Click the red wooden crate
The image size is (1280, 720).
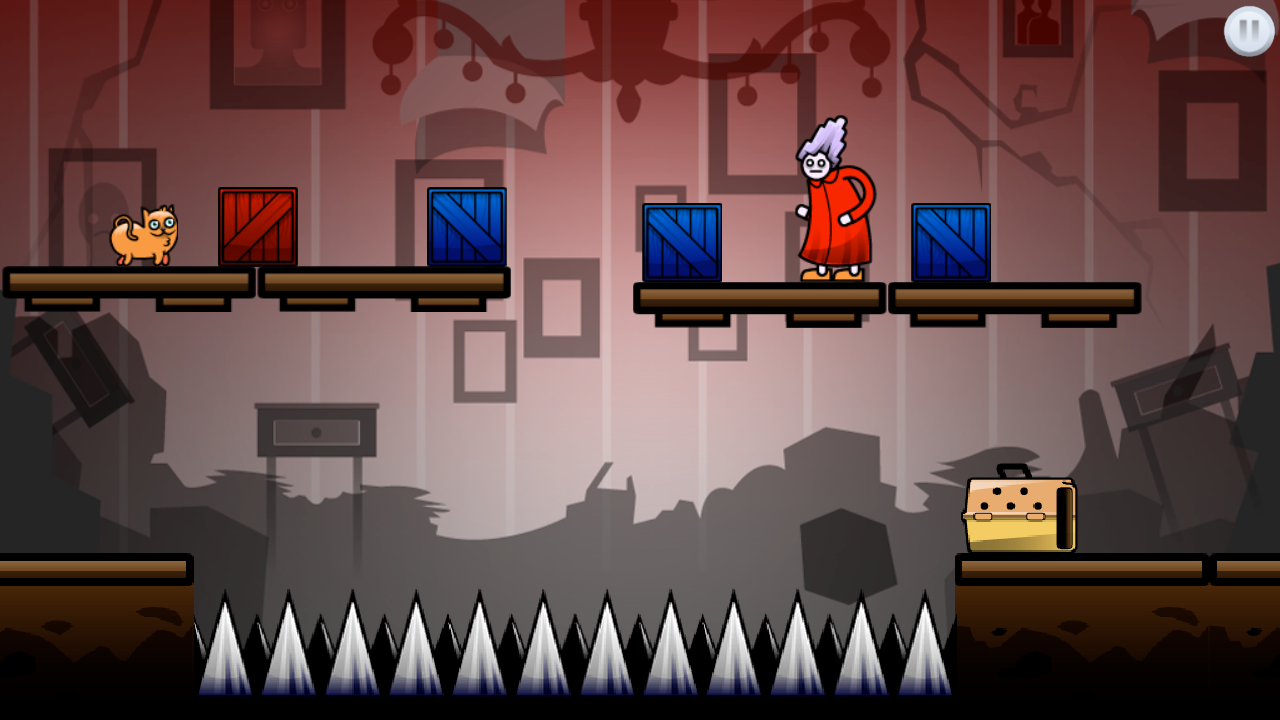[256, 227]
